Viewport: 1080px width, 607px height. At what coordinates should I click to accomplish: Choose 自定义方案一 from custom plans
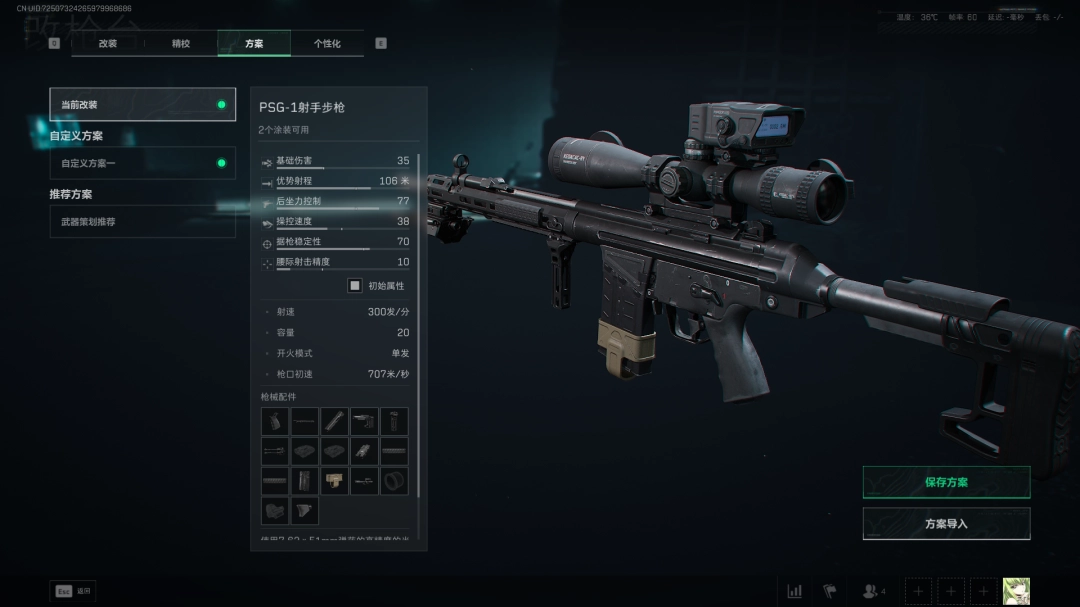click(x=143, y=163)
